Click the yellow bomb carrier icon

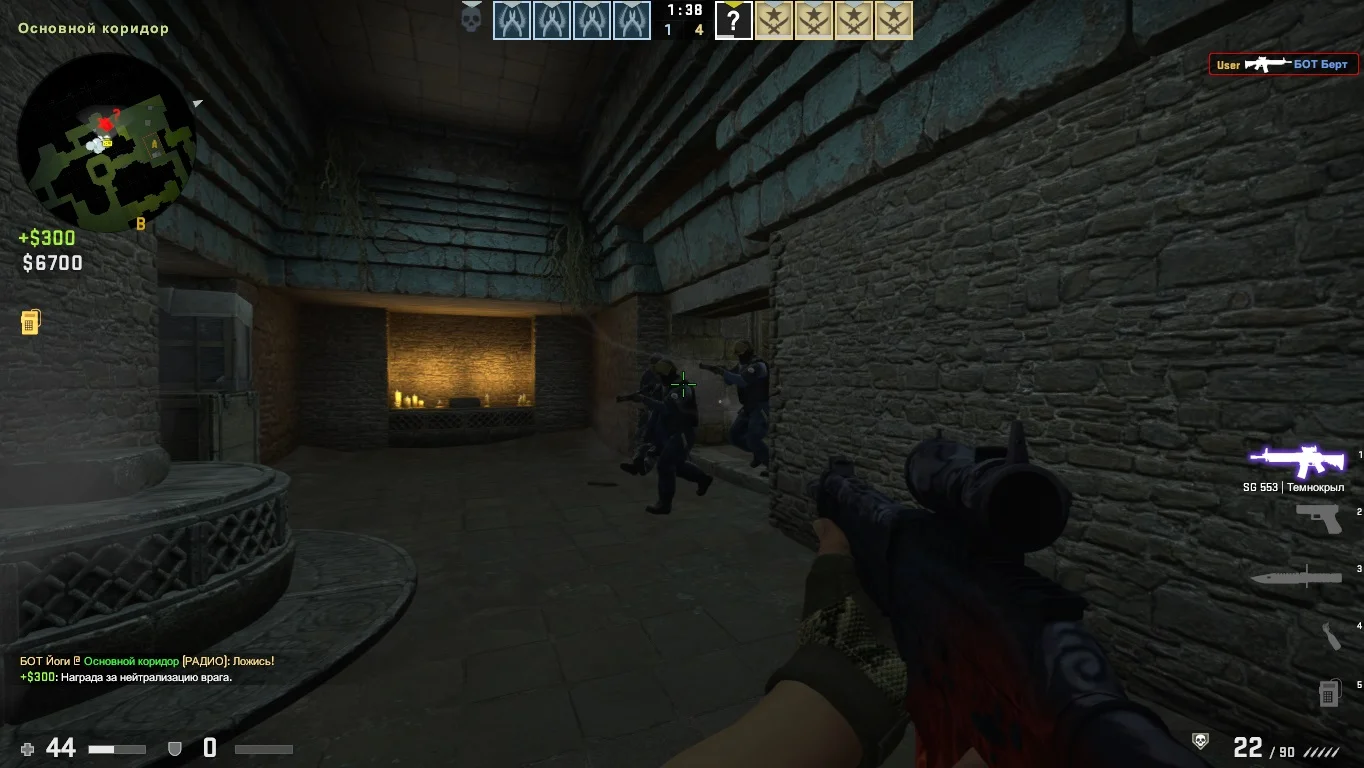click(30, 322)
